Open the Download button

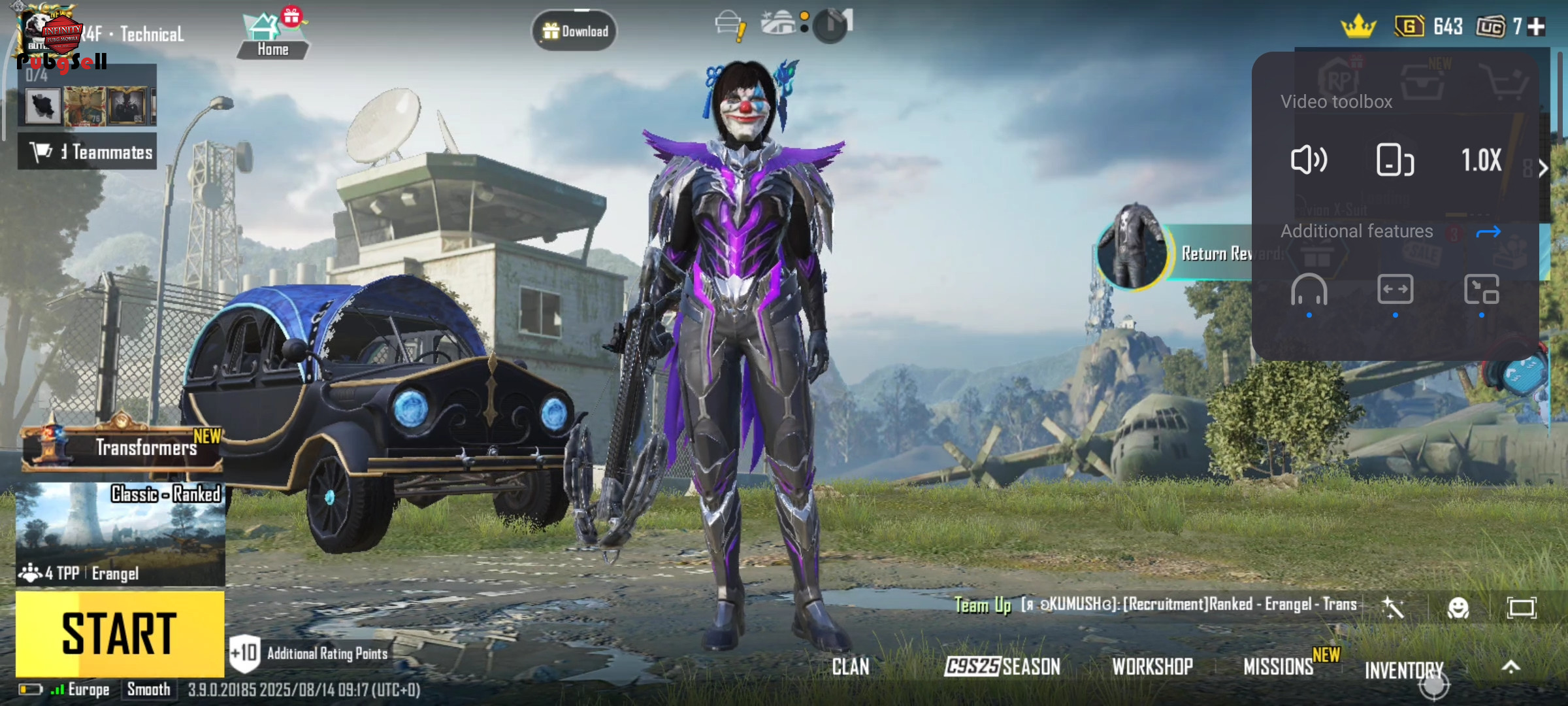(574, 31)
